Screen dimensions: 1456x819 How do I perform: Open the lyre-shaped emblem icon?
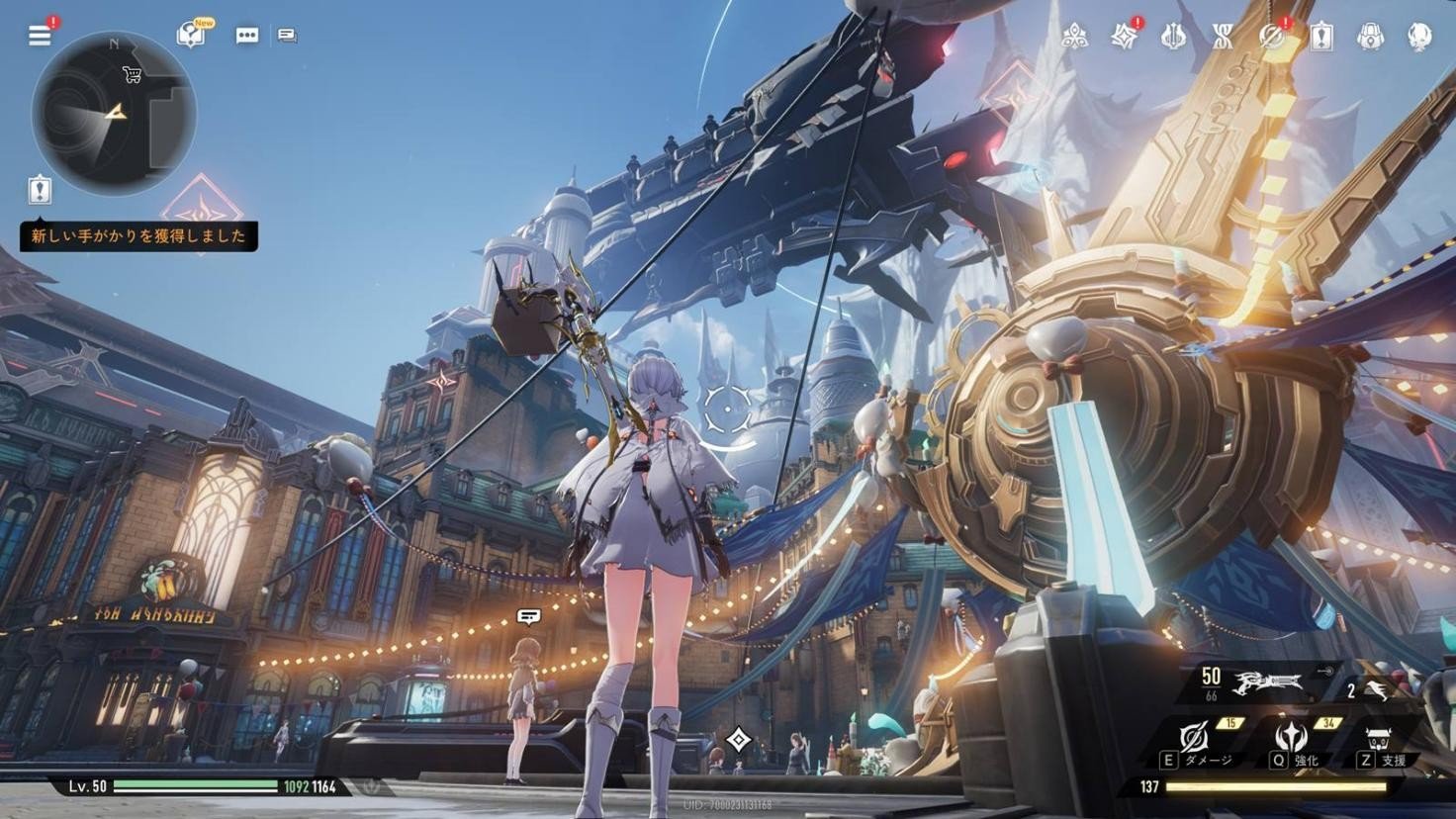click(1174, 37)
